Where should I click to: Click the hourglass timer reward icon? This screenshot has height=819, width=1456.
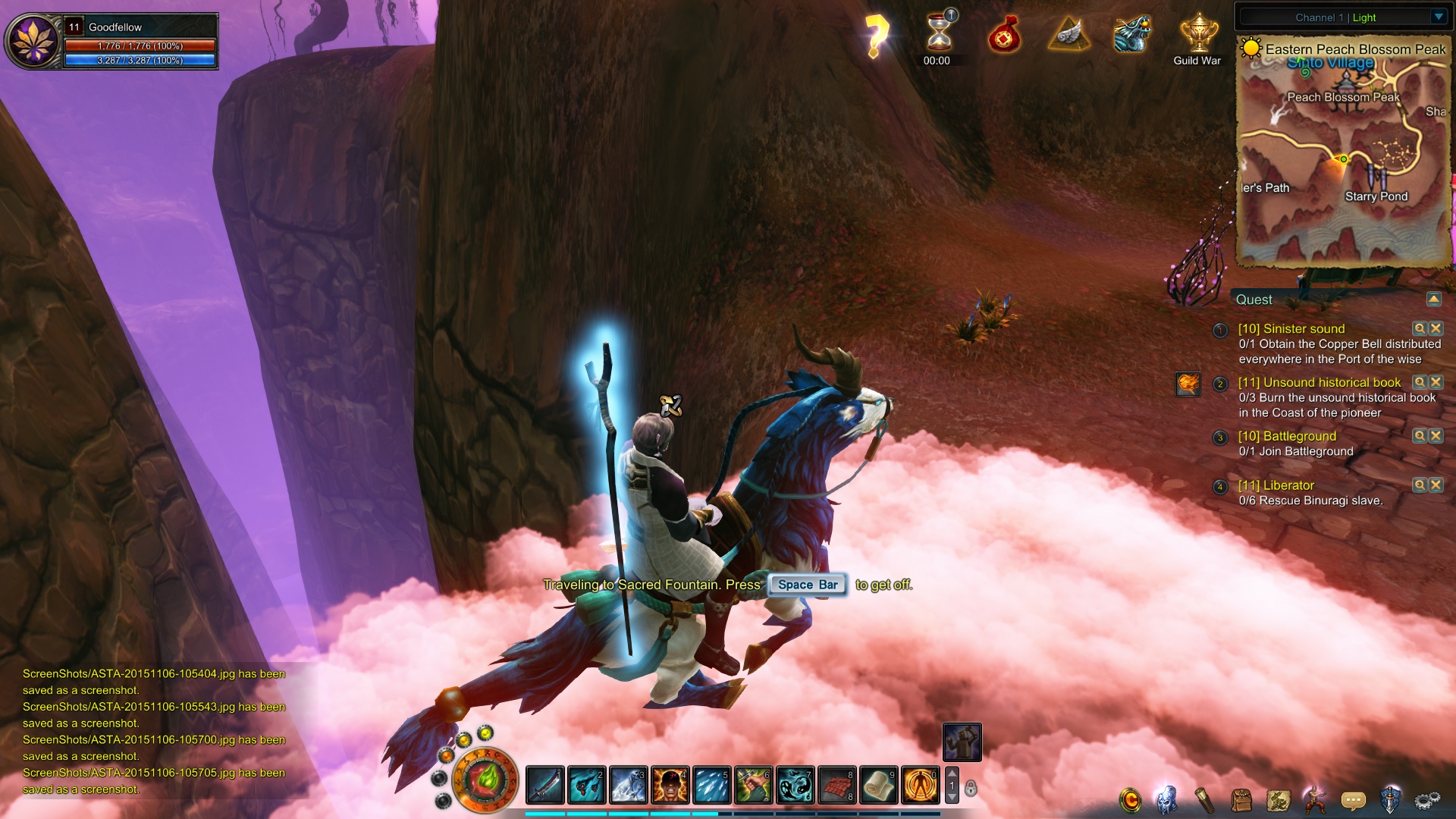tap(939, 34)
